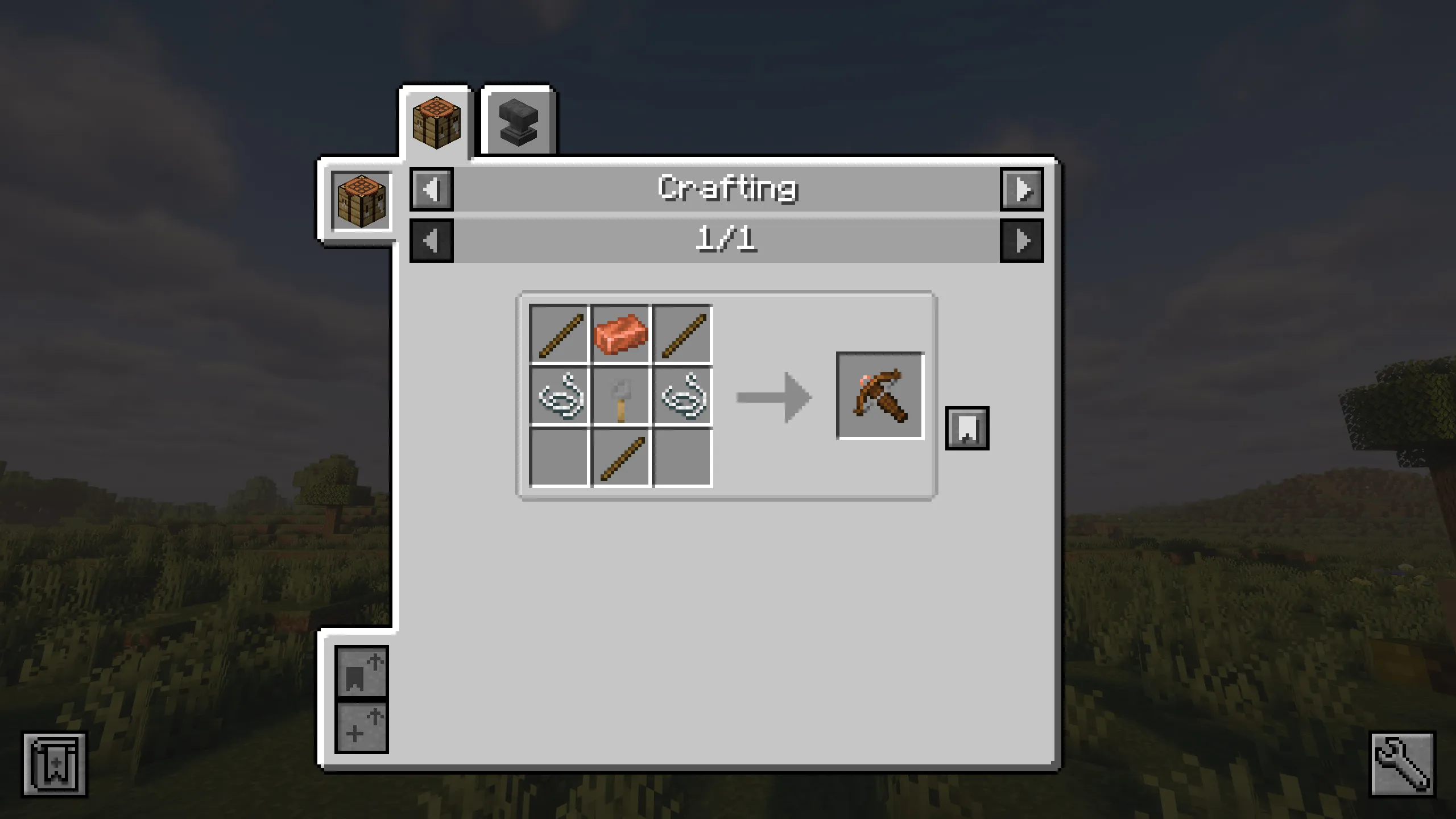This screenshot has height=819, width=1456.
Task: Click the previous page arrow beside 1/1
Action: tap(431, 240)
